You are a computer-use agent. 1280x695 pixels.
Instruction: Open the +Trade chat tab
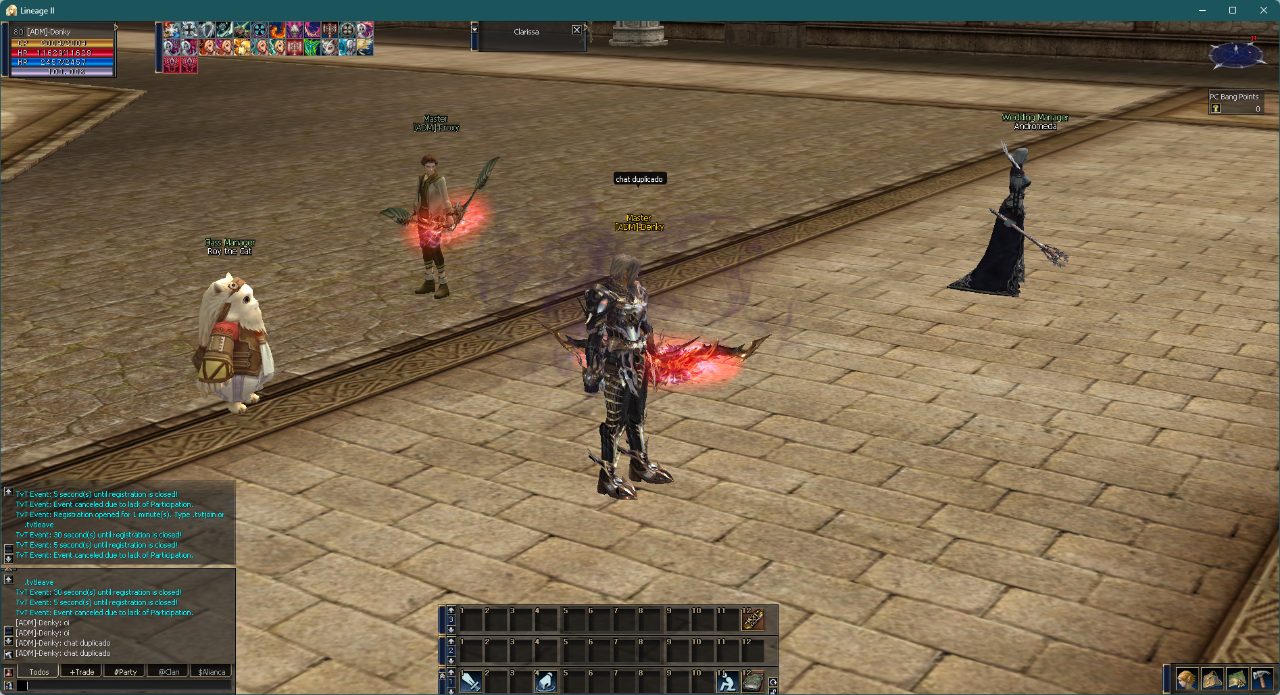(82, 671)
